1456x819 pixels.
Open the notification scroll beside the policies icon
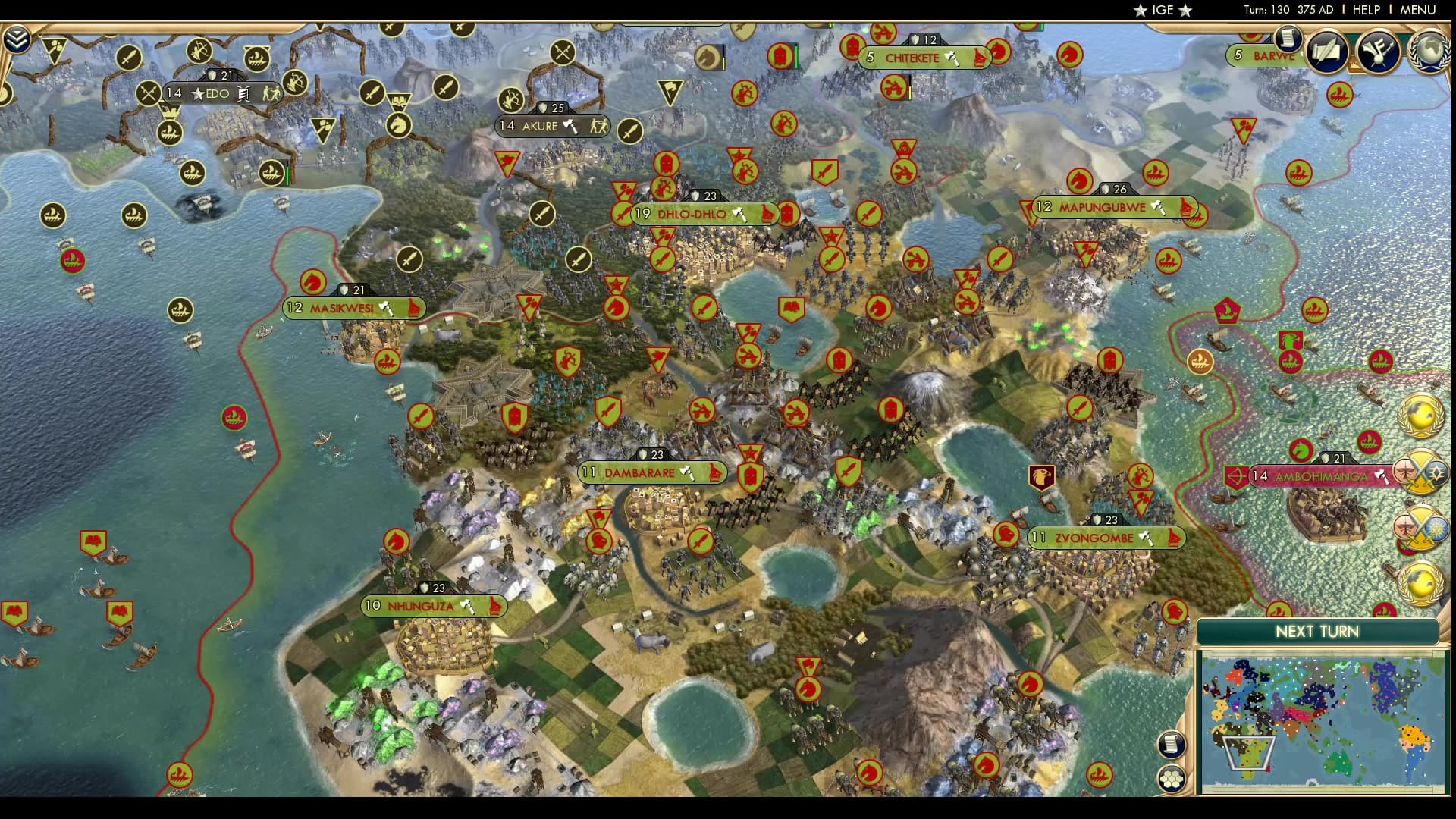pyautogui.click(x=1288, y=39)
